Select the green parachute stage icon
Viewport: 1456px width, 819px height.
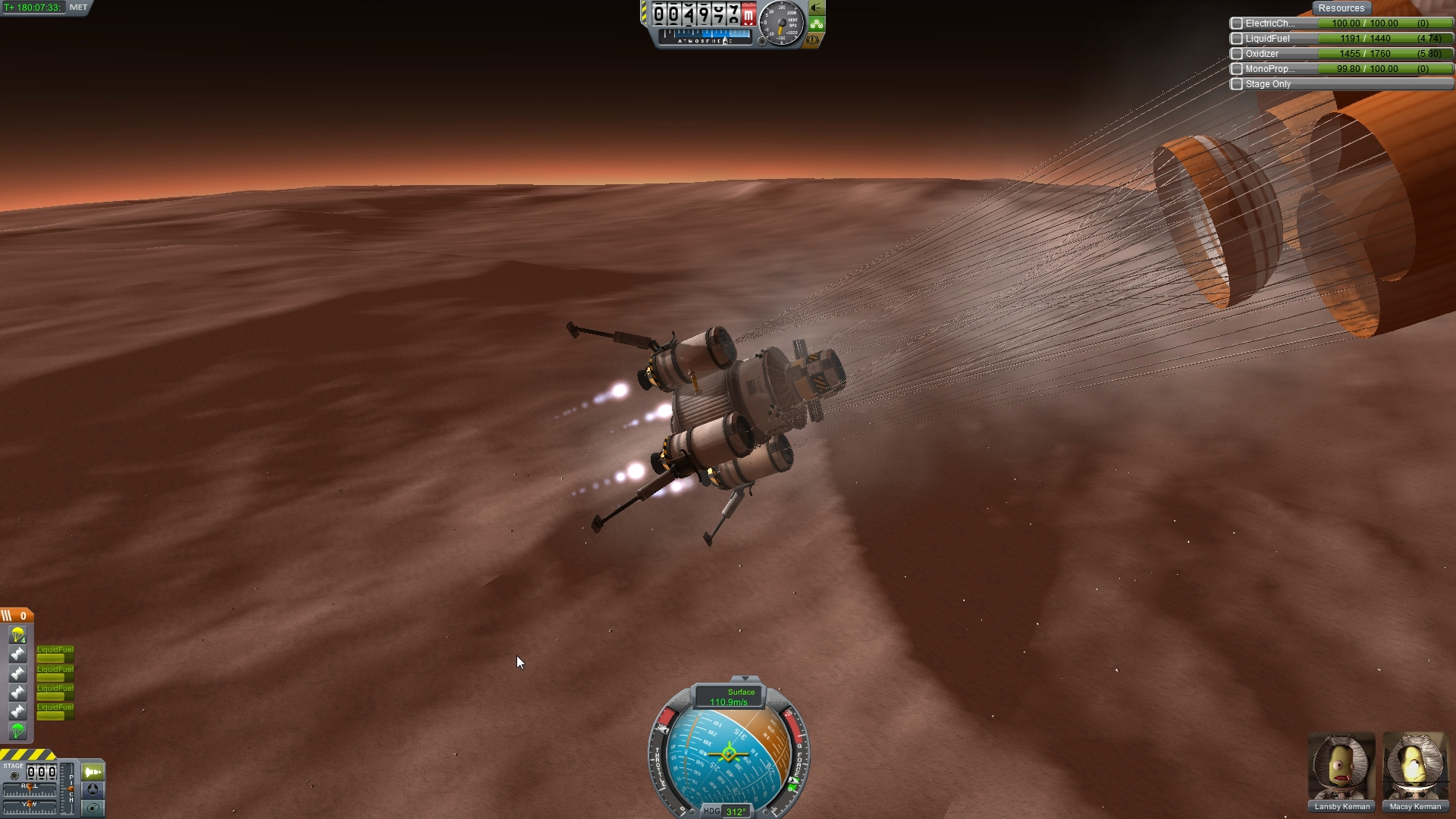click(x=17, y=730)
